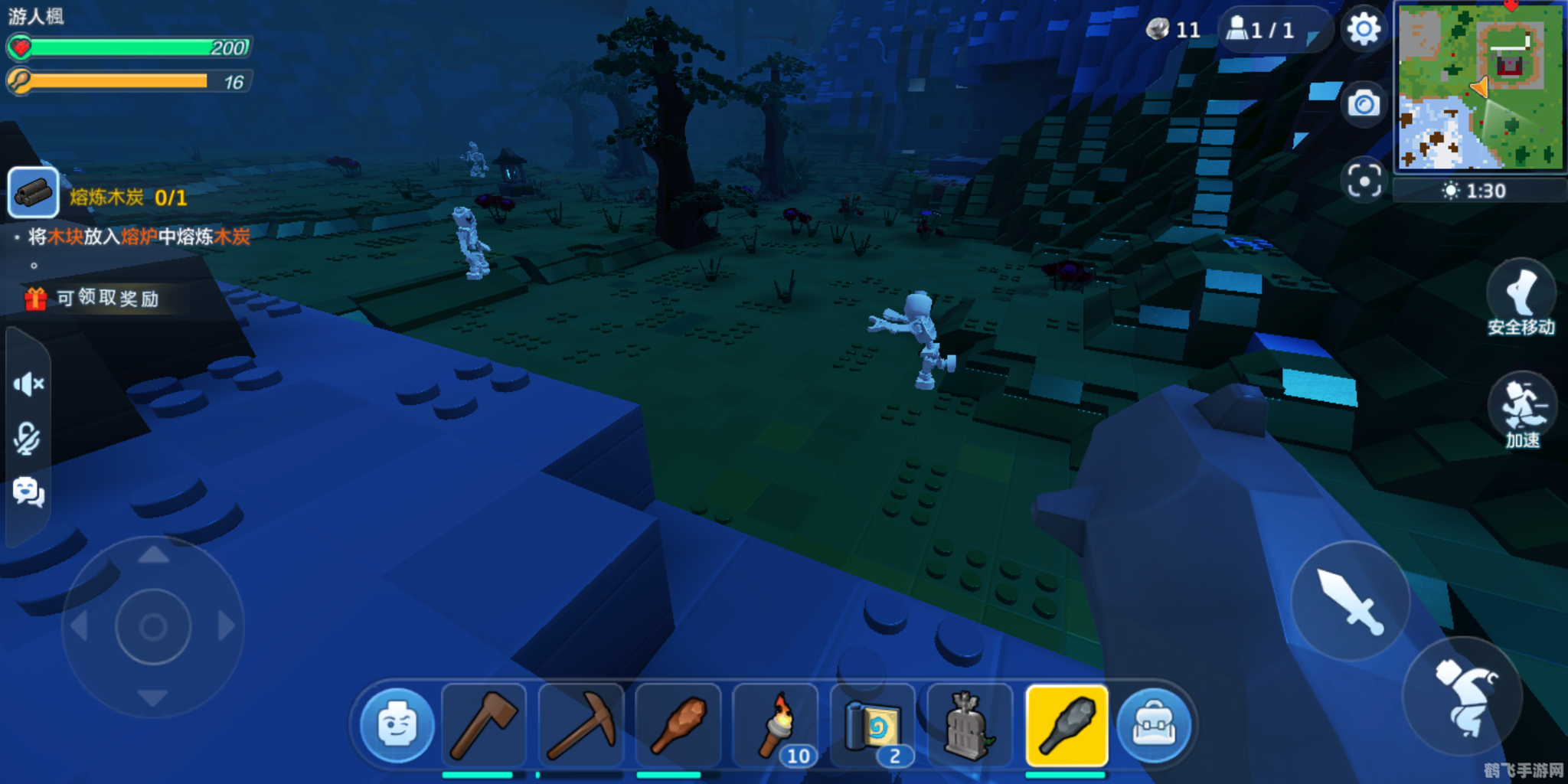Open the character face menu
The width and height of the screenshot is (1568, 784).
[397, 725]
